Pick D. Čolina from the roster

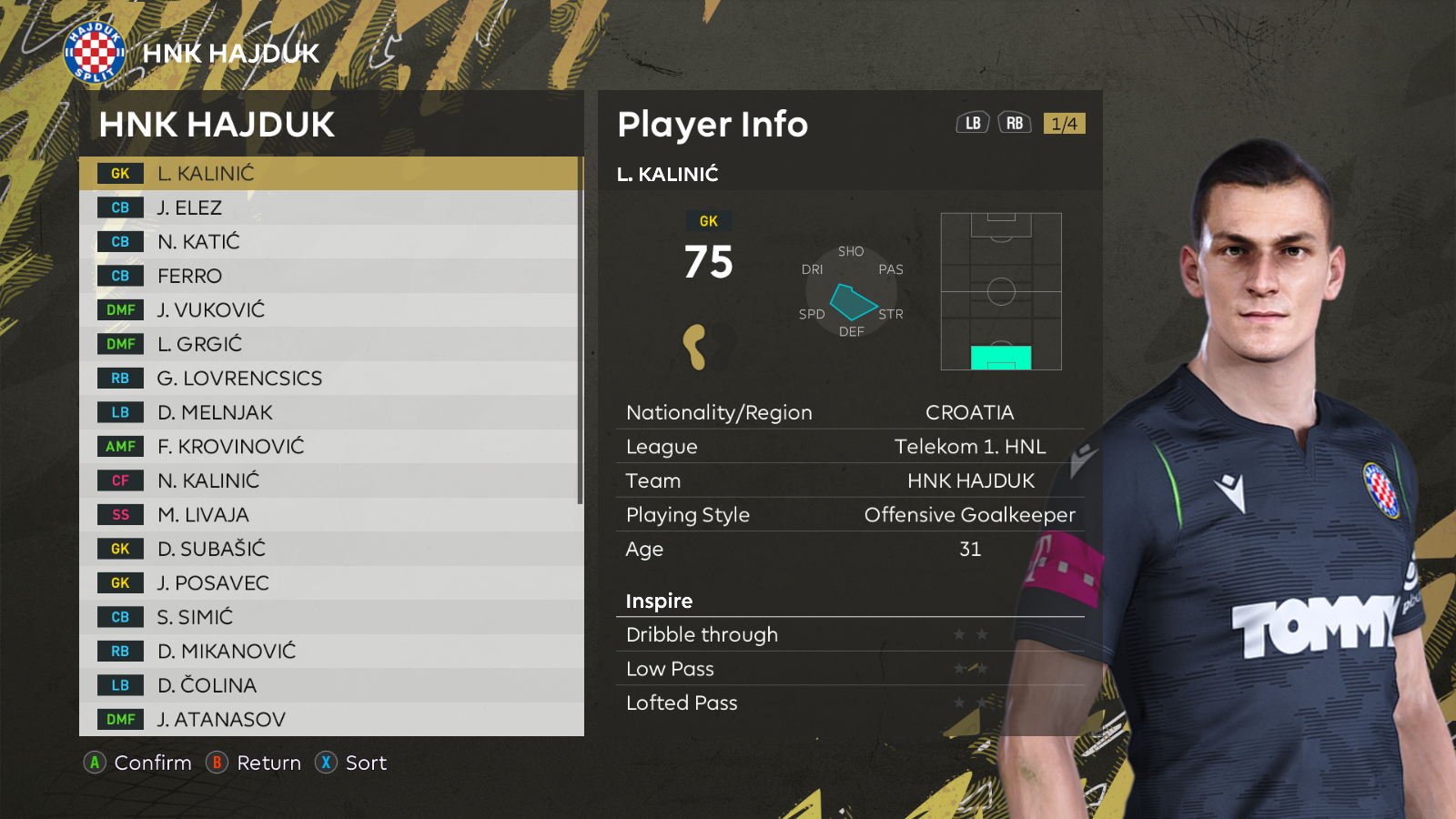coord(329,685)
